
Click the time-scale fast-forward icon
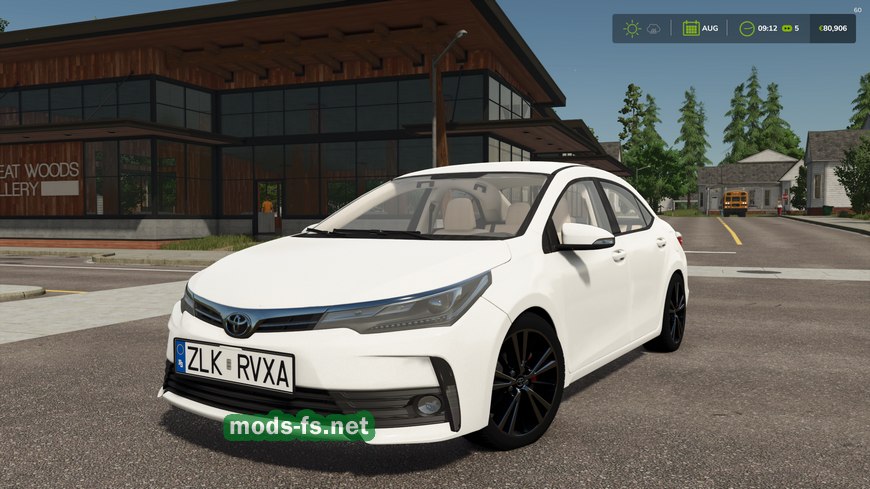coord(786,28)
